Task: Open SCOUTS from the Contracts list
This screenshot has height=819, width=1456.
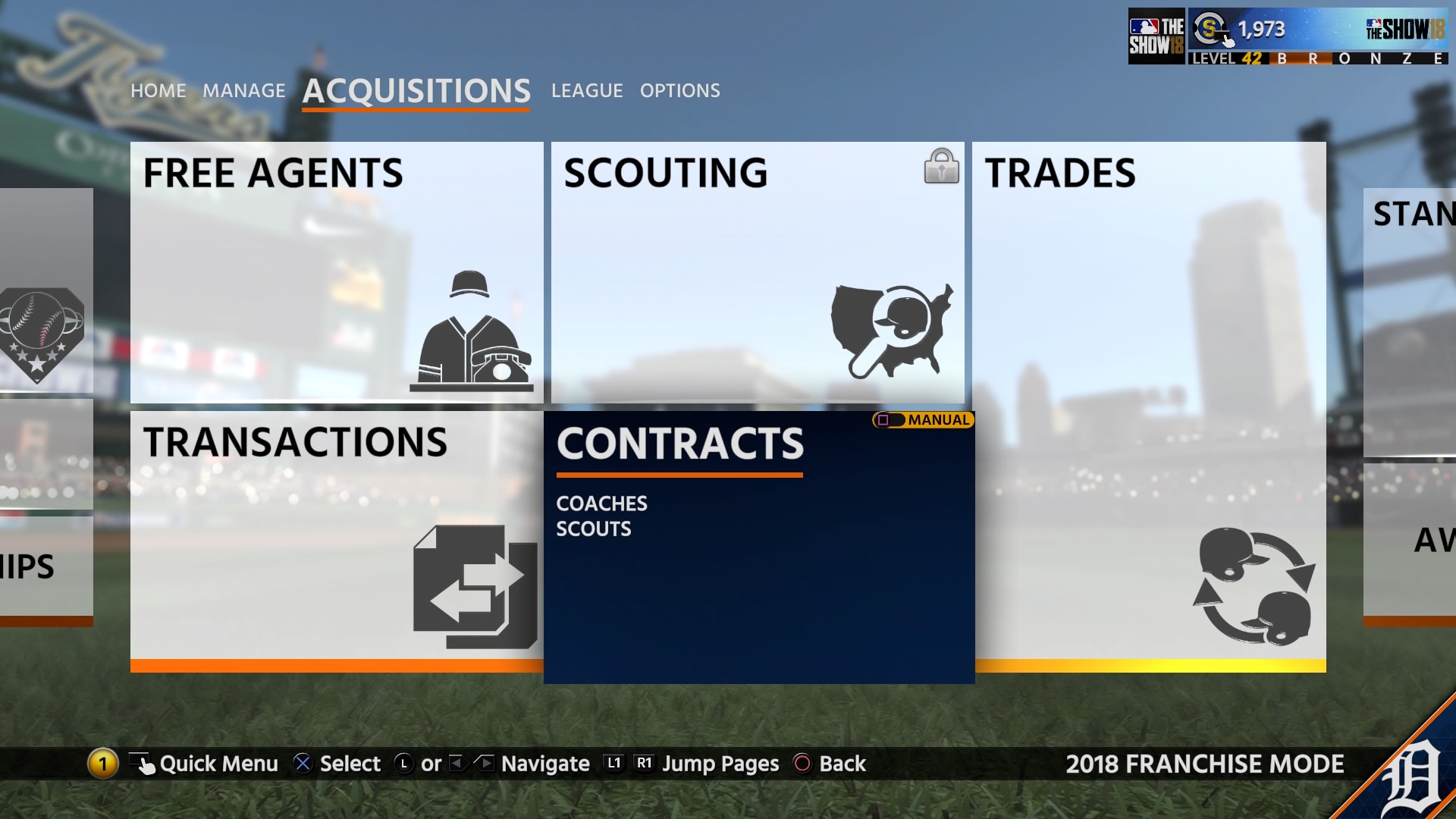Action: (594, 529)
